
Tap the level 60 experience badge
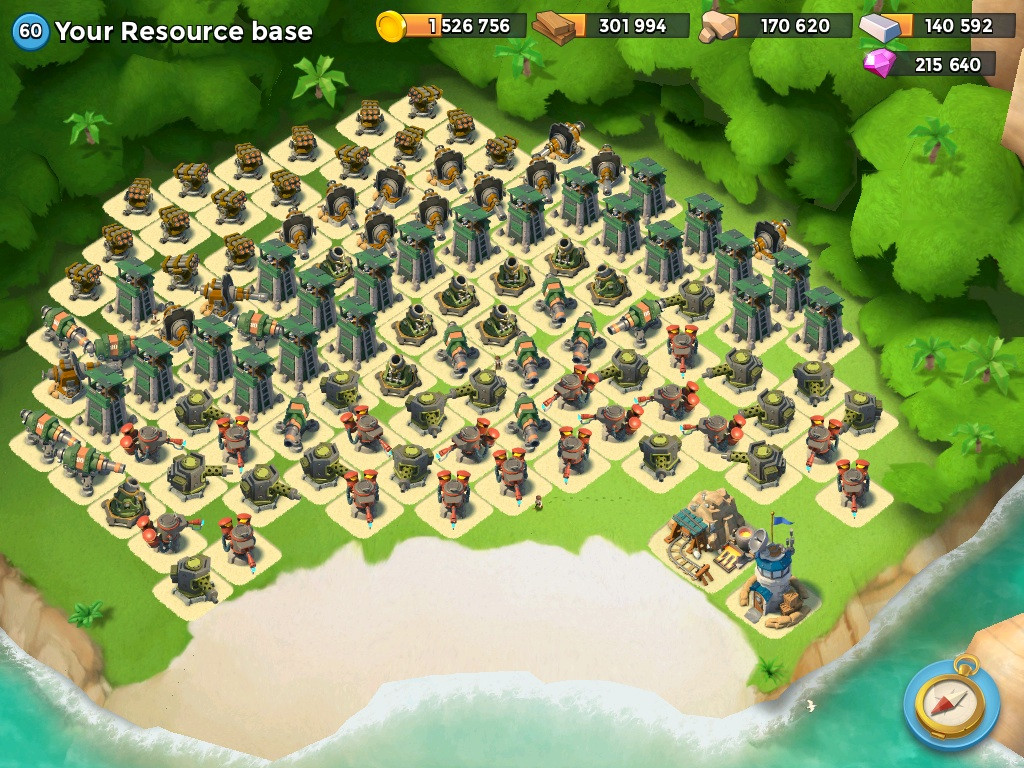pyautogui.click(x=31, y=31)
